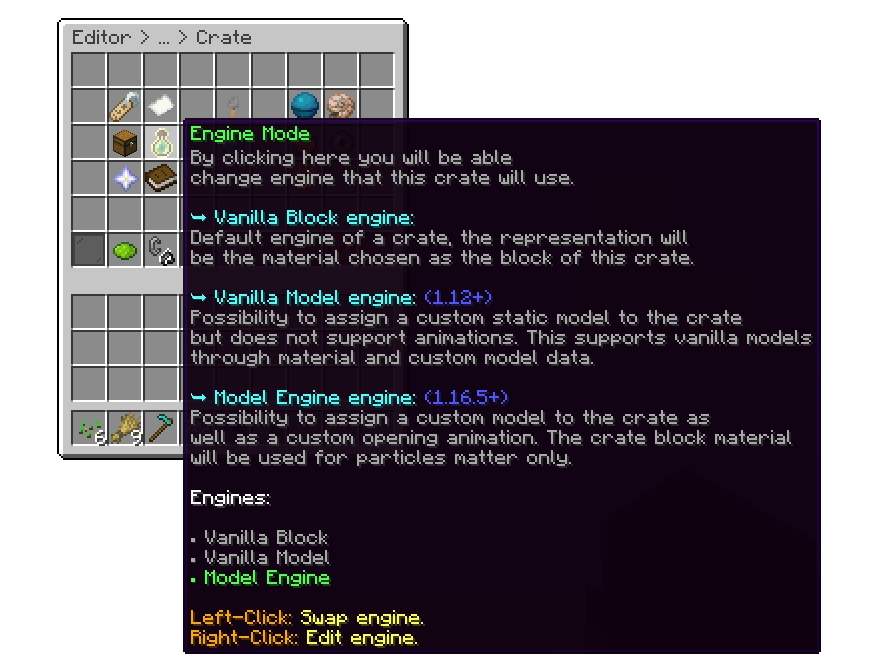The height and width of the screenshot is (670, 869).
Task: Select the glass potion bottle slot
Action: point(161,142)
